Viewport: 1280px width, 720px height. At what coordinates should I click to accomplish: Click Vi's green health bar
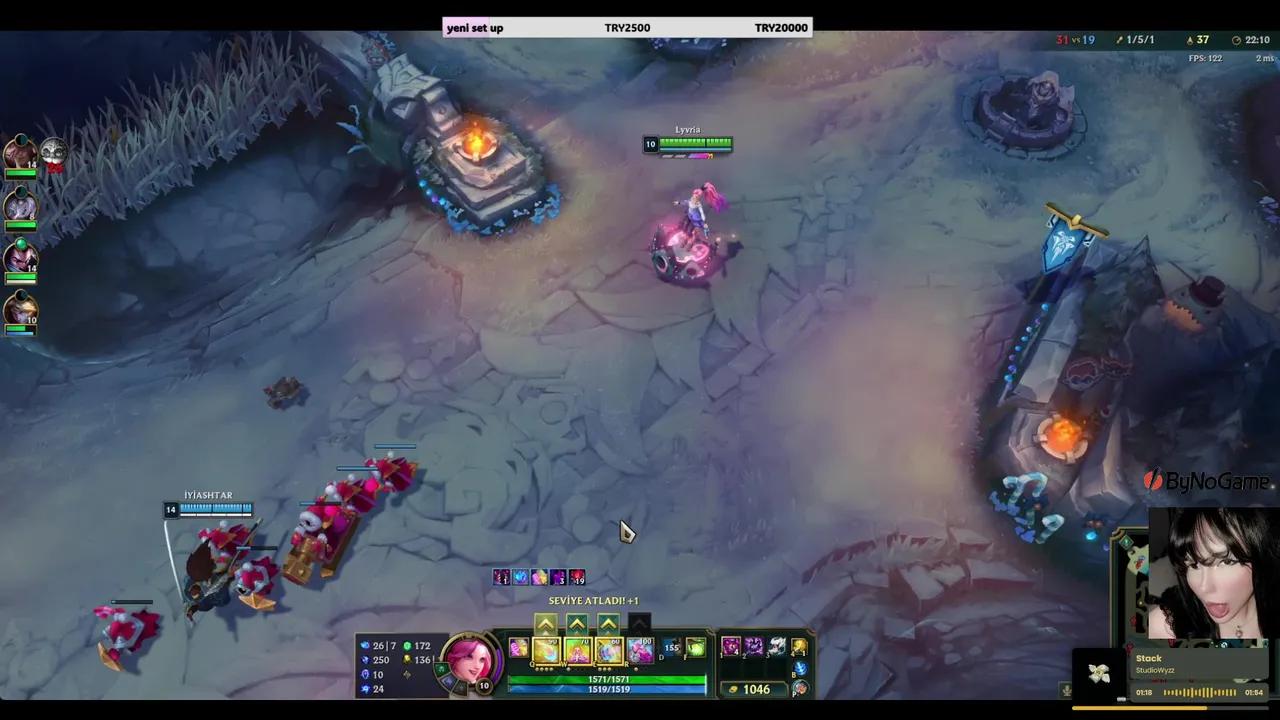click(606, 679)
